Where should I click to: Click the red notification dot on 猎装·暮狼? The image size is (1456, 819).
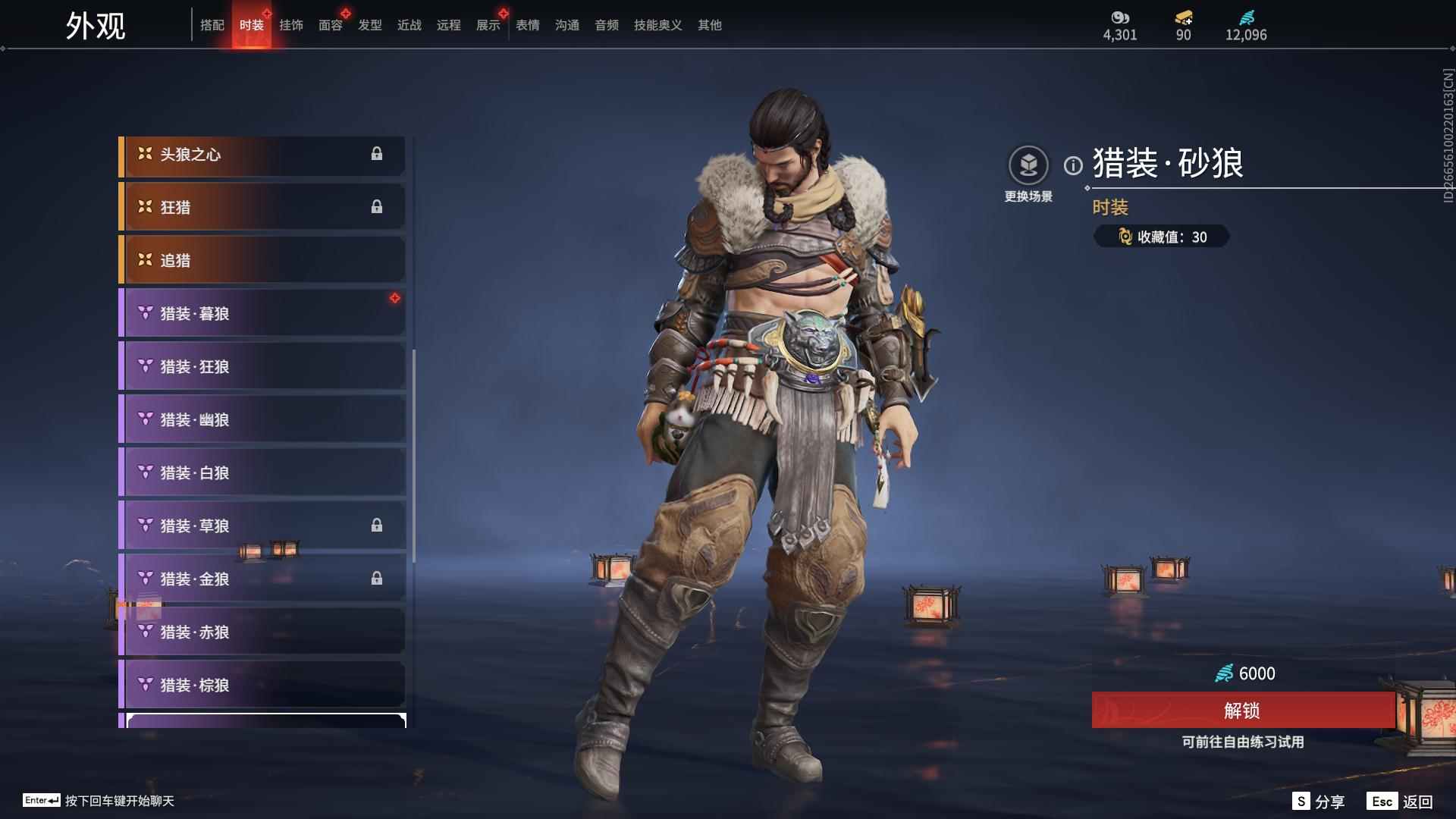(x=395, y=297)
